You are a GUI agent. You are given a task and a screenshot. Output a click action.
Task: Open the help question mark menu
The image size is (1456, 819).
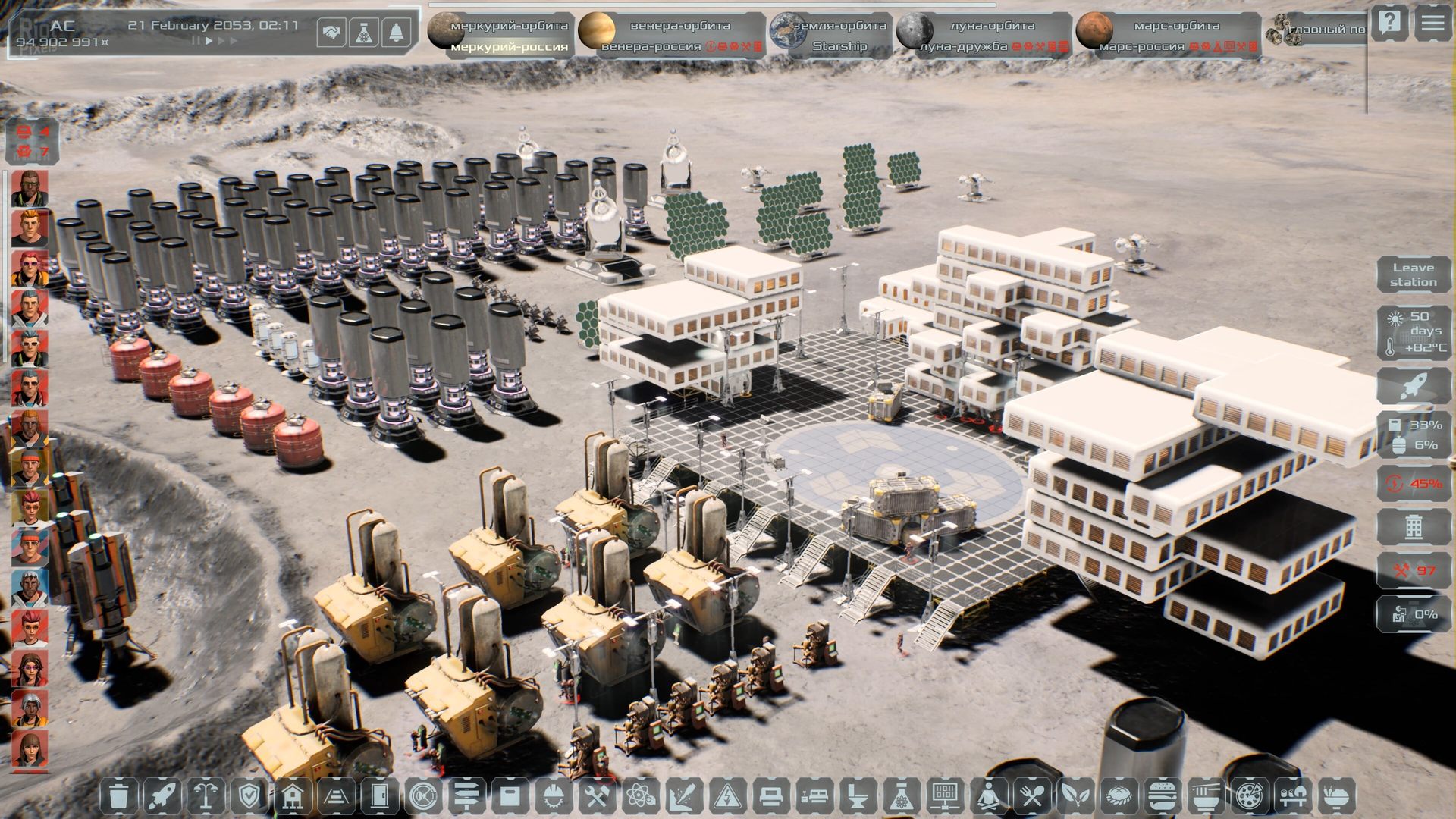(1389, 24)
